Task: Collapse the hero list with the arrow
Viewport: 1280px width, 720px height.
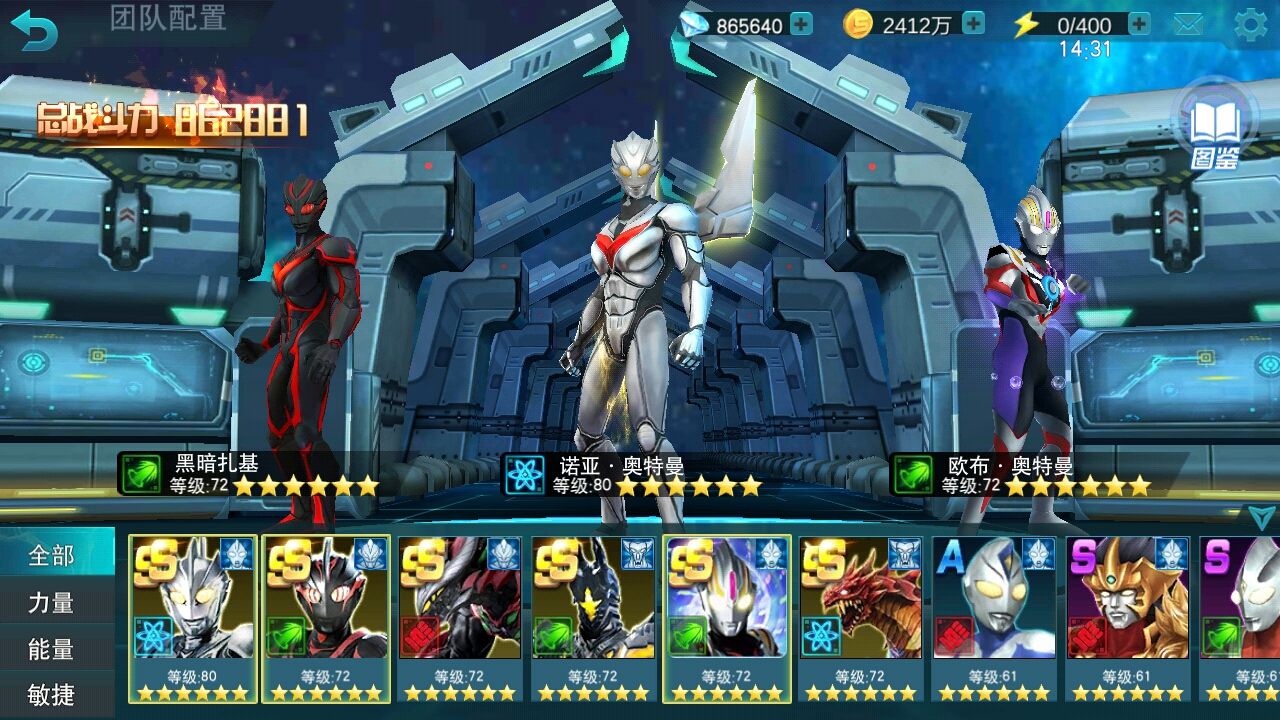Action: pos(1260,516)
